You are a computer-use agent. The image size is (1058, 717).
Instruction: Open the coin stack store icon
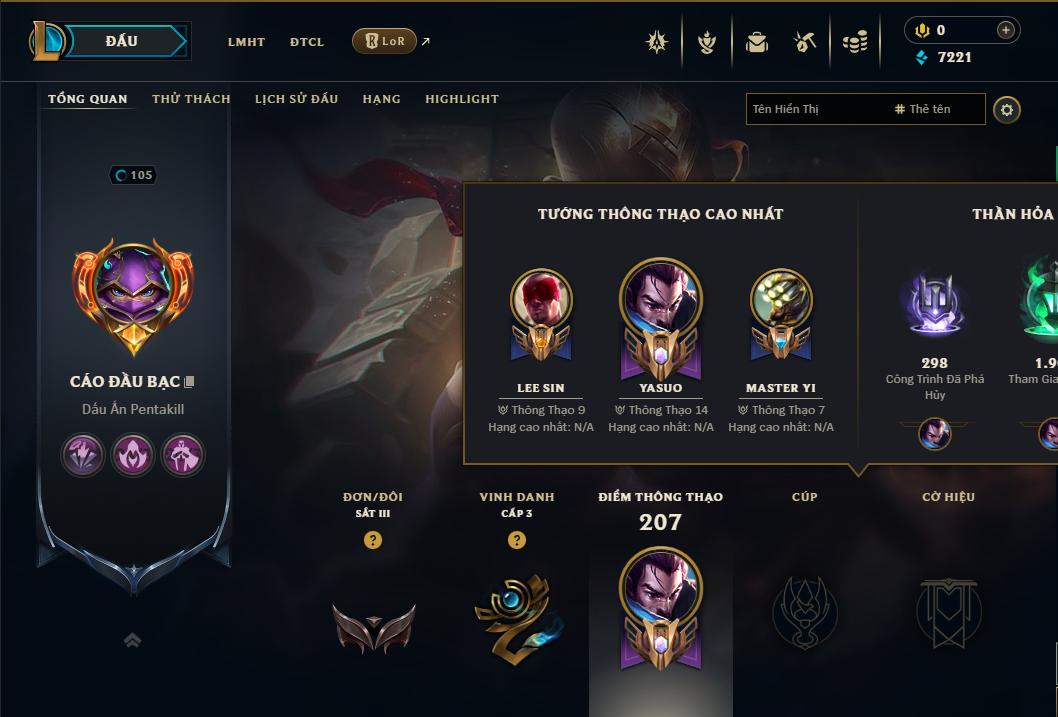855,42
